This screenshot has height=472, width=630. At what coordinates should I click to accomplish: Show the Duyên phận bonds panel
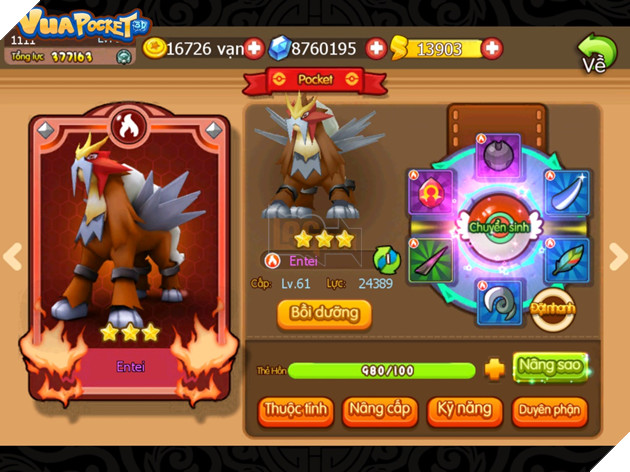point(549,410)
